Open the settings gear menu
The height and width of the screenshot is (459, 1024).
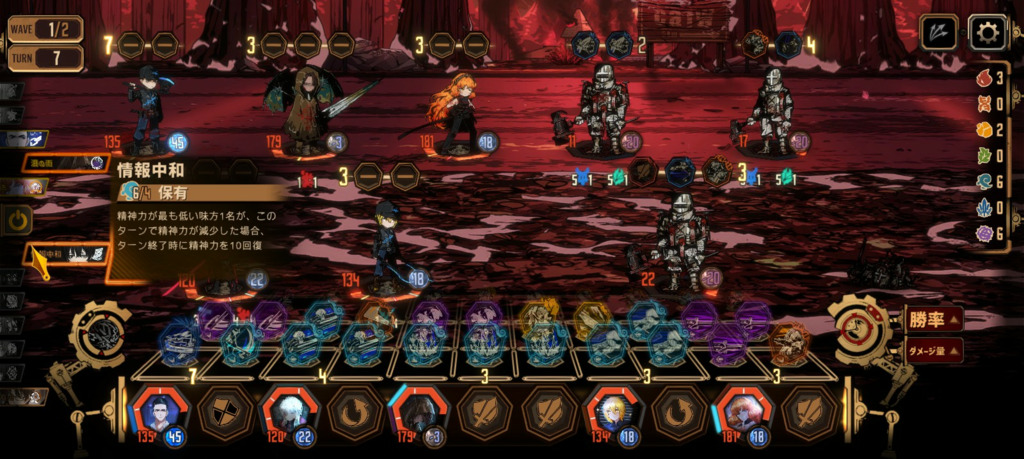click(x=987, y=32)
